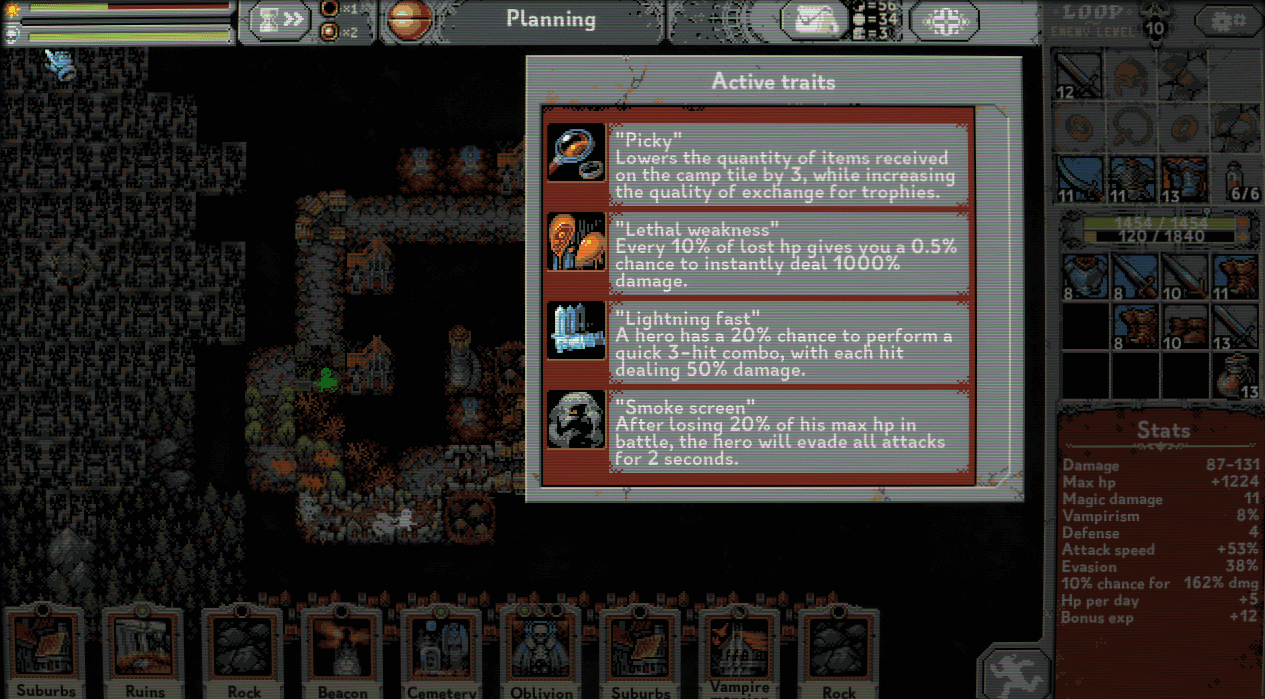The height and width of the screenshot is (699, 1265).
Task: Choose the level 10 sword in inventory
Action: pos(1184,276)
